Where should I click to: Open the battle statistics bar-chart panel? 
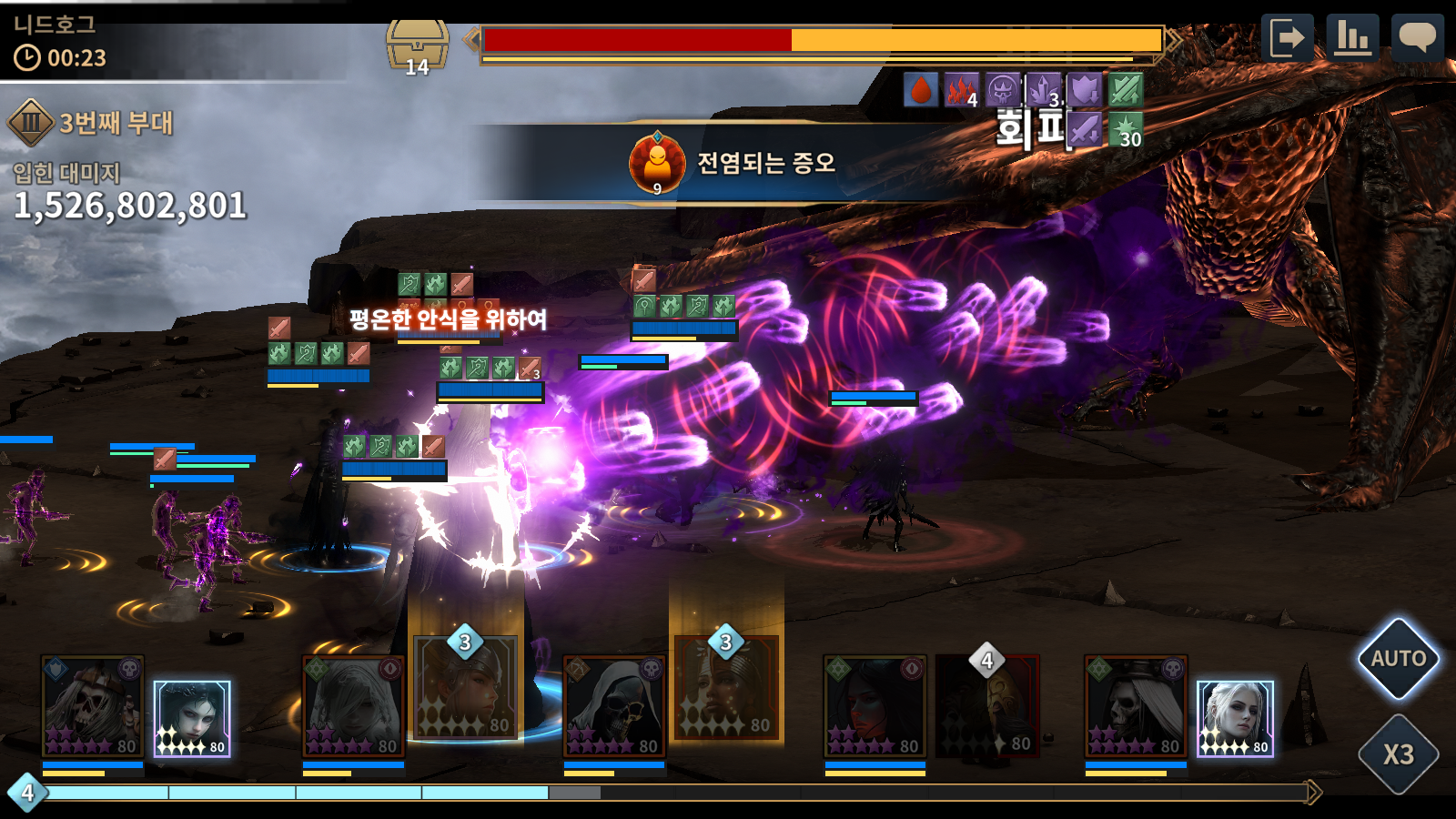[1352, 38]
